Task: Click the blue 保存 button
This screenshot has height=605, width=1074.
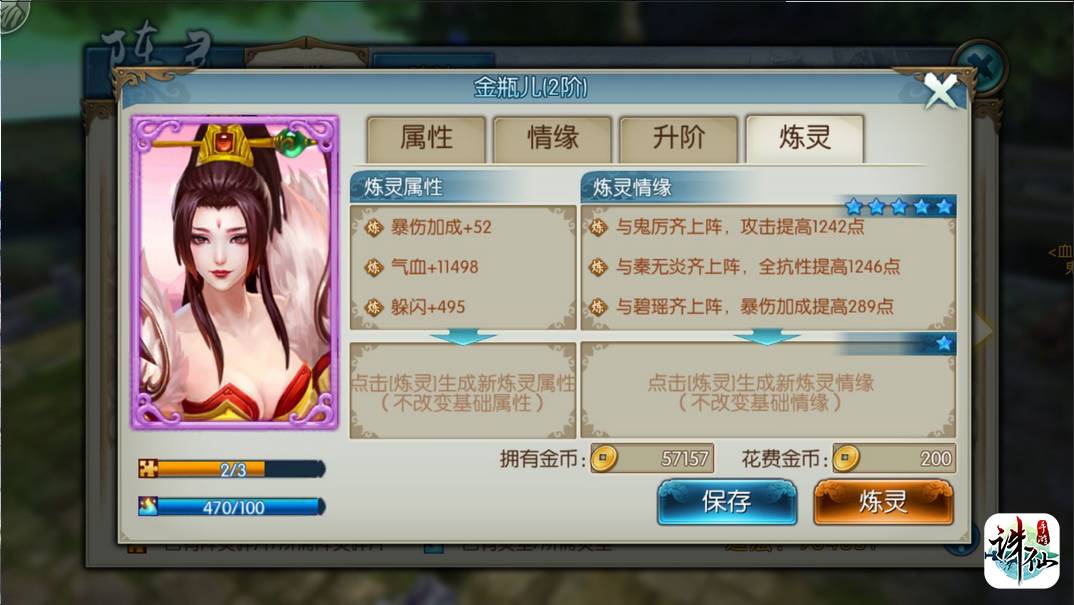Action: point(726,501)
